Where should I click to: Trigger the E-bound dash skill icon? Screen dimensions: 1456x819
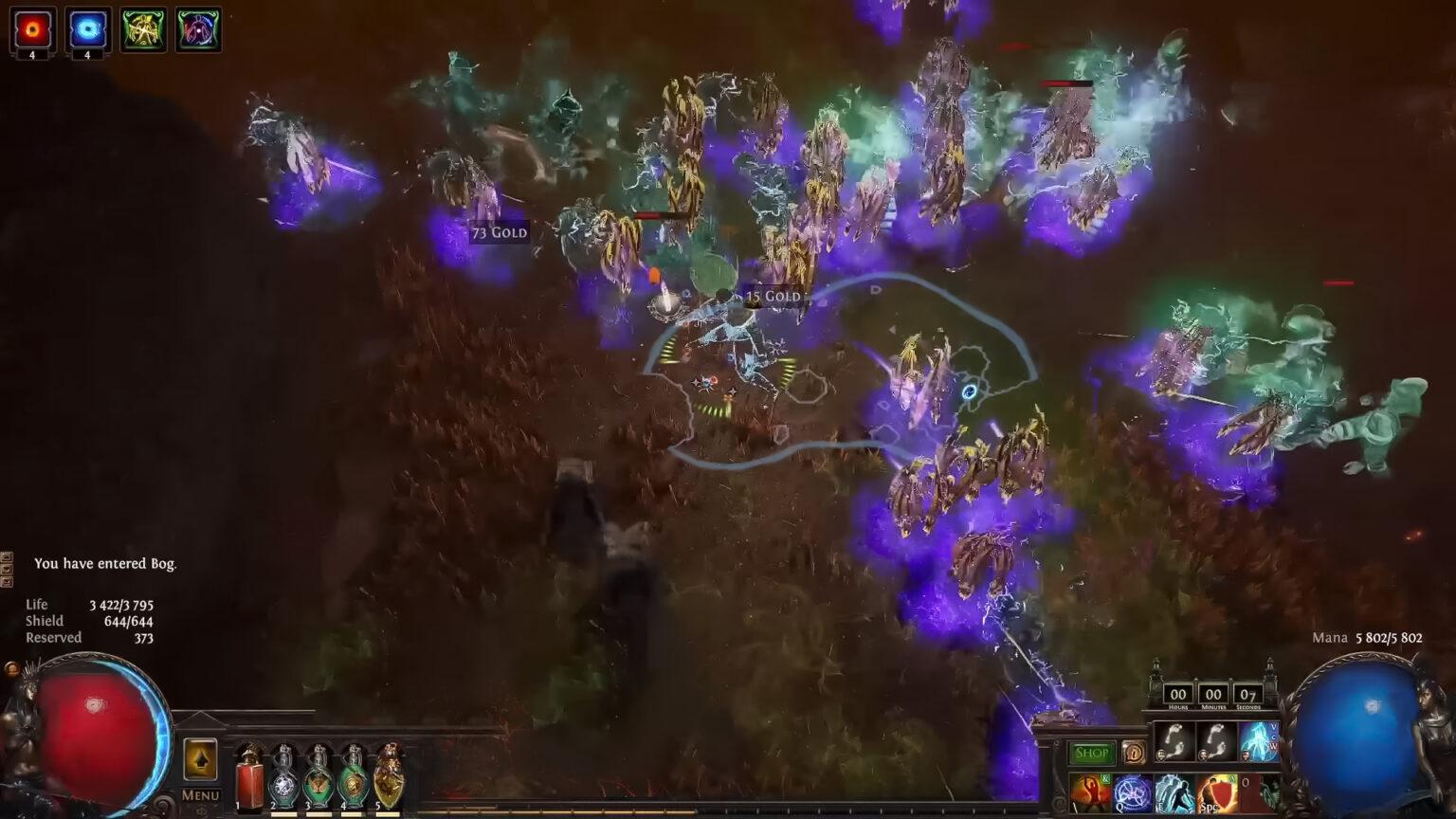pyautogui.click(x=1175, y=794)
